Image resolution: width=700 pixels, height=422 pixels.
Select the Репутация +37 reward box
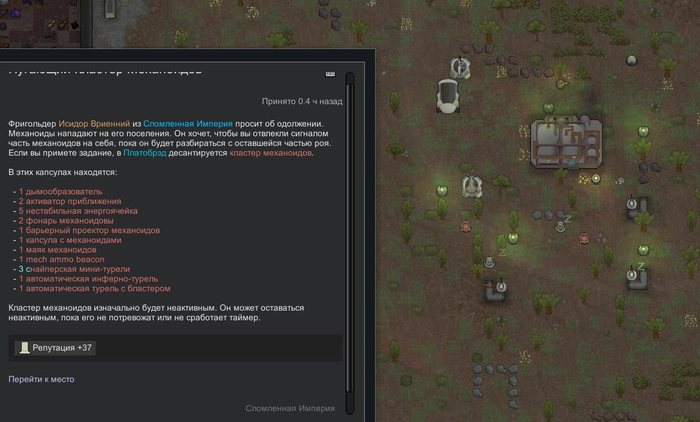click(x=56, y=348)
